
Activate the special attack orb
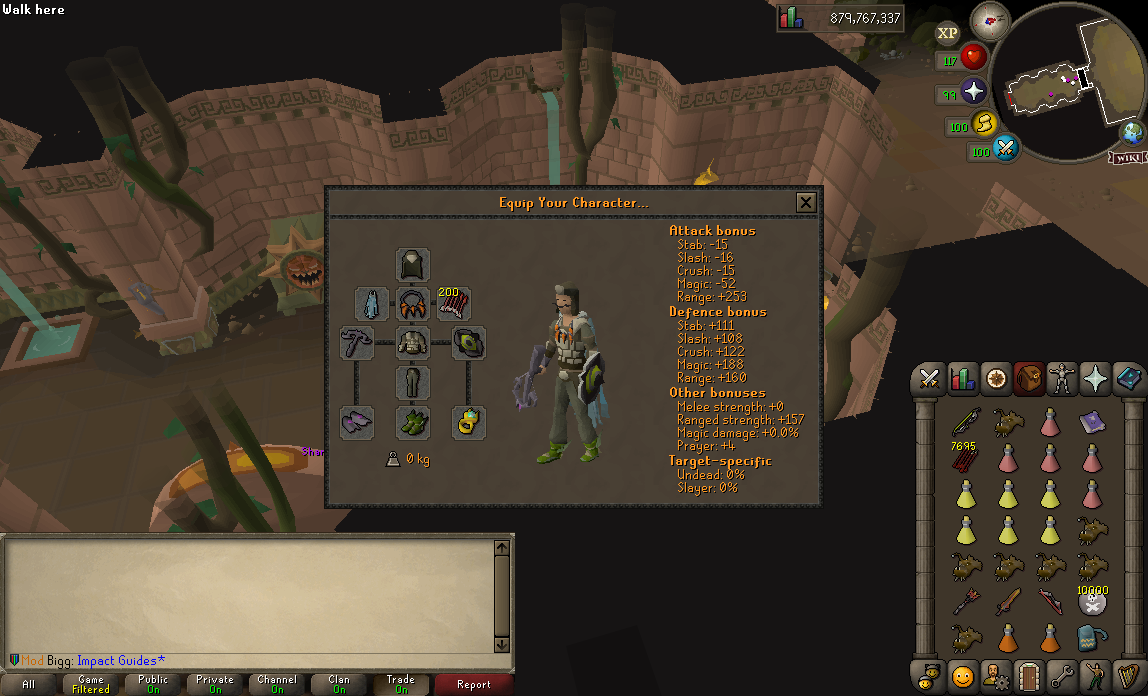pyautogui.click(x=1006, y=150)
